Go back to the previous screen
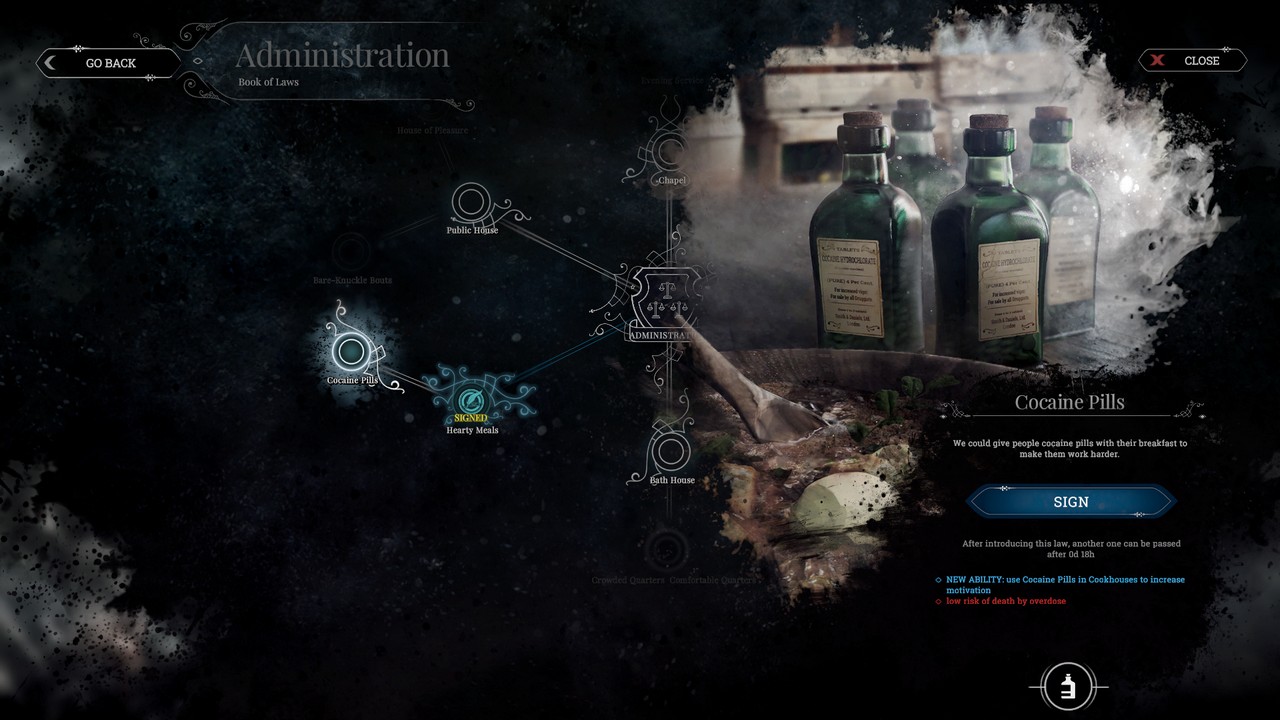 [108, 63]
